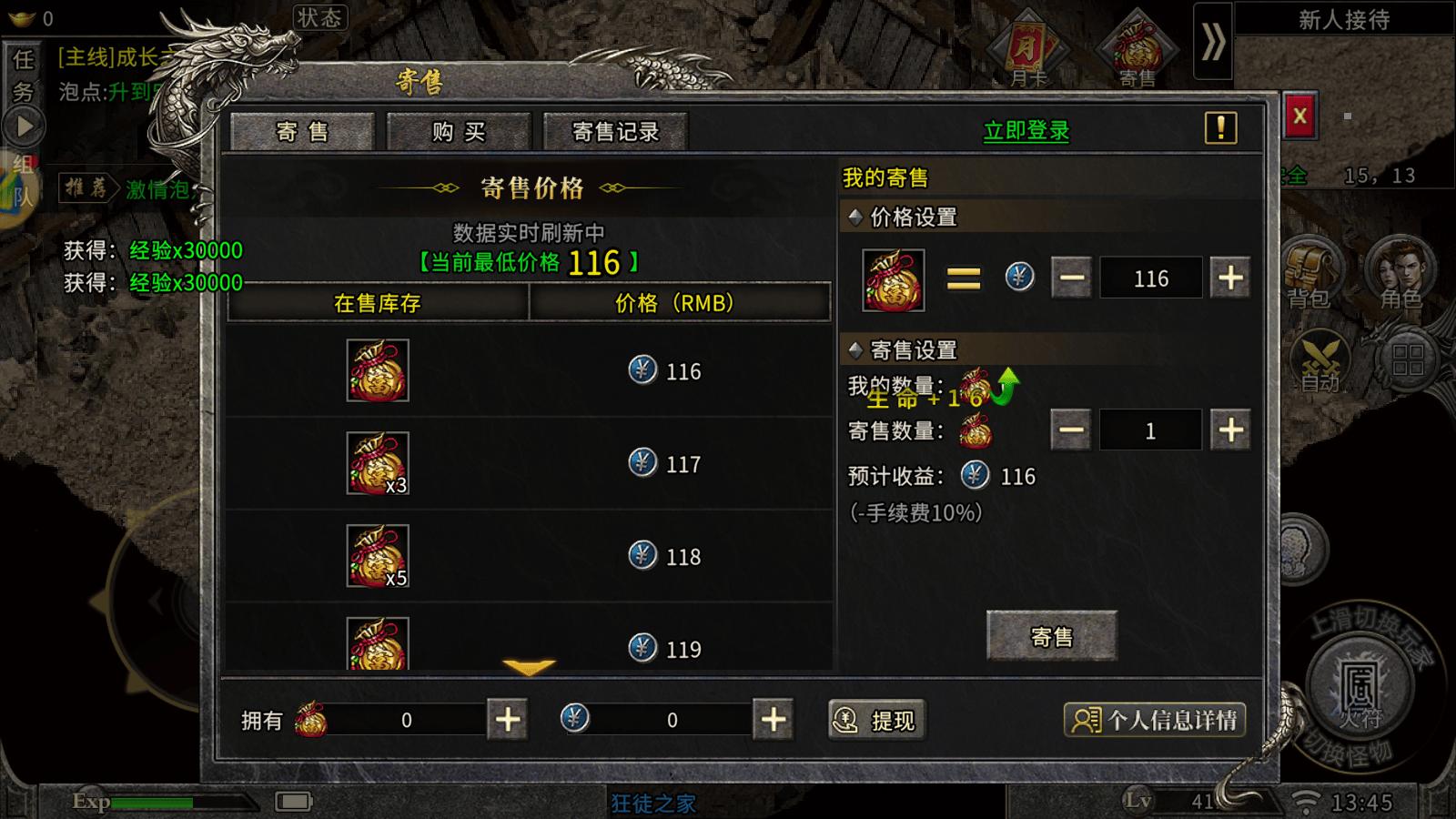Click the 立即登录 link
The height and width of the screenshot is (819, 1456).
pyautogui.click(x=1026, y=131)
